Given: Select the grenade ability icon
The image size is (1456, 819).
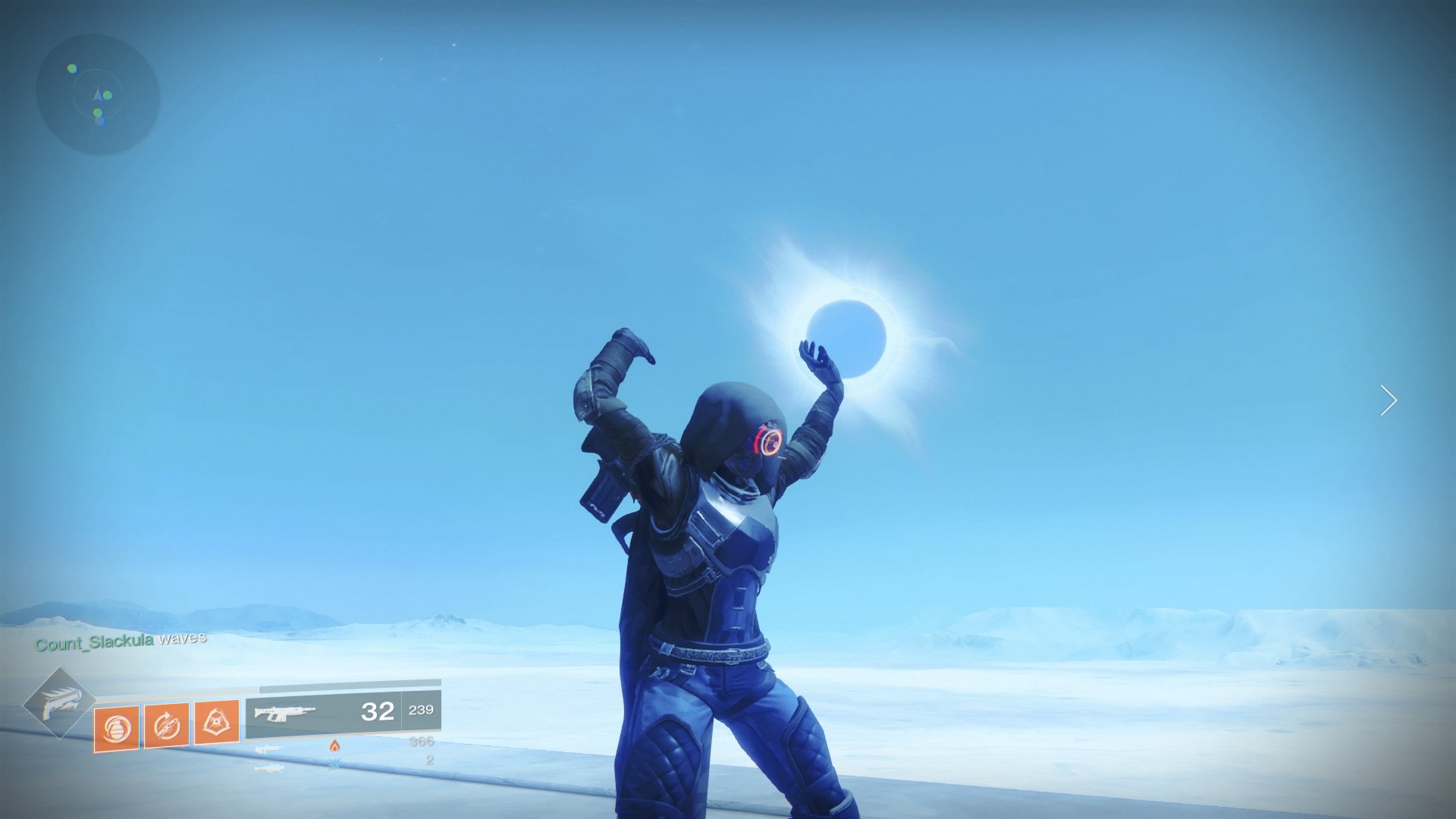Looking at the screenshot, I should tap(117, 729).
